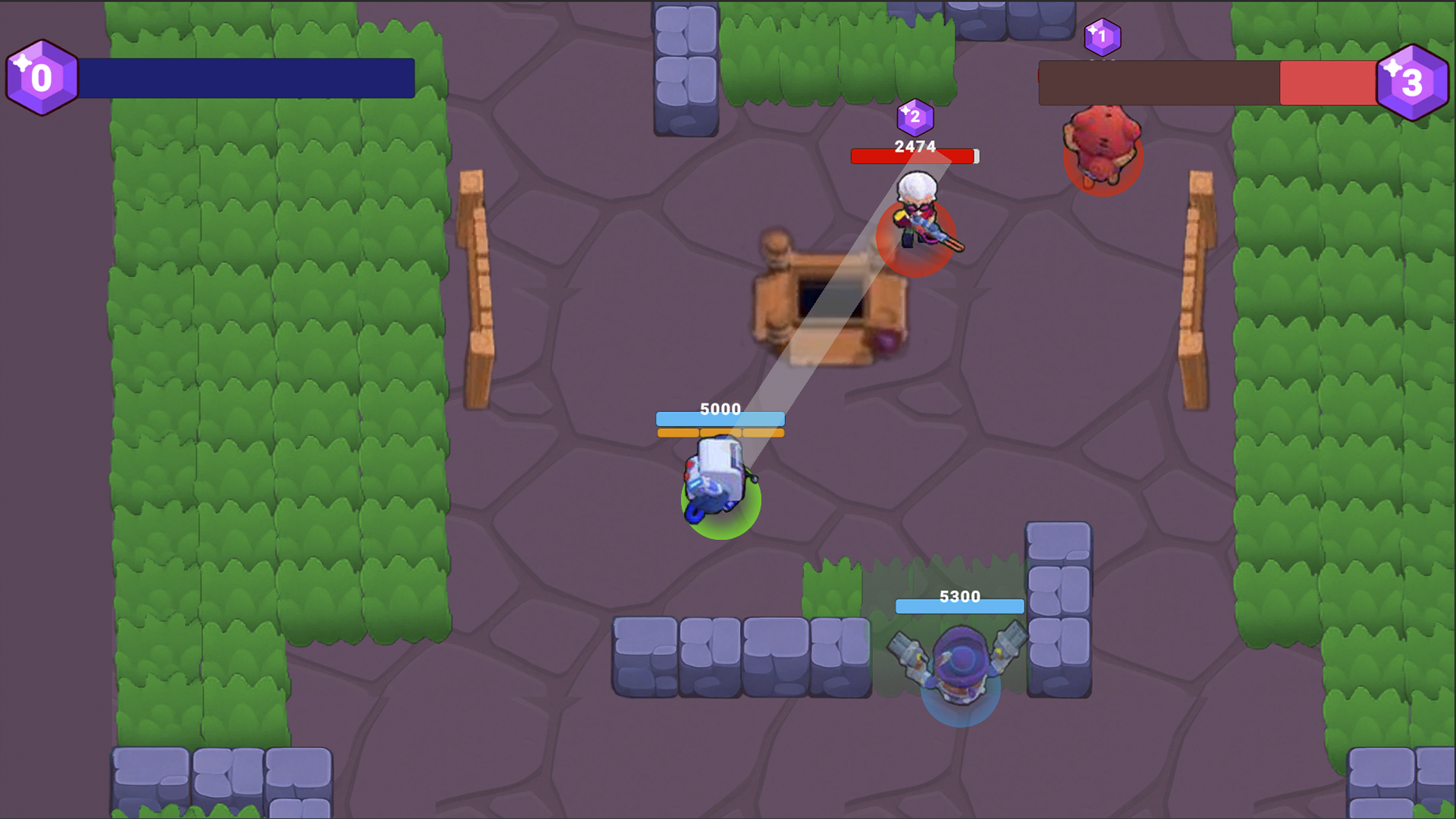Select the white-haired enemy brawler with red outline
The height and width of the screenshot is (819, 1456).
(x=918, y=220)
